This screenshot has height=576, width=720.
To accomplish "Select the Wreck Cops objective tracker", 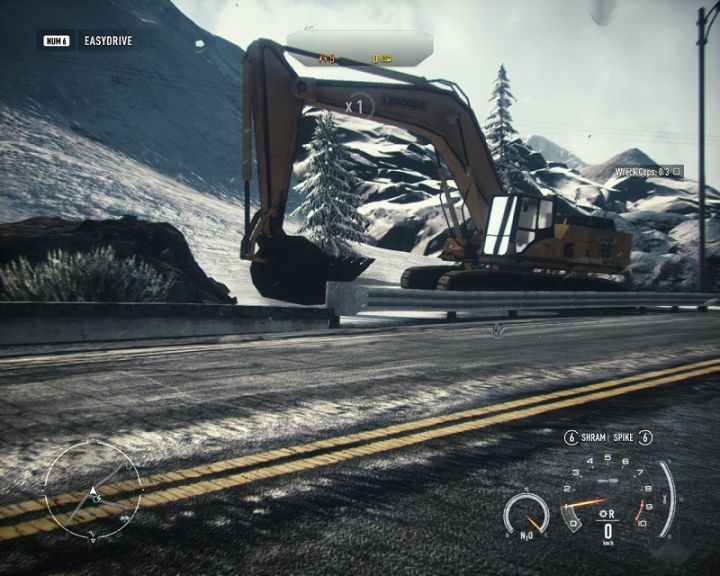I will [x=647, y=172].
